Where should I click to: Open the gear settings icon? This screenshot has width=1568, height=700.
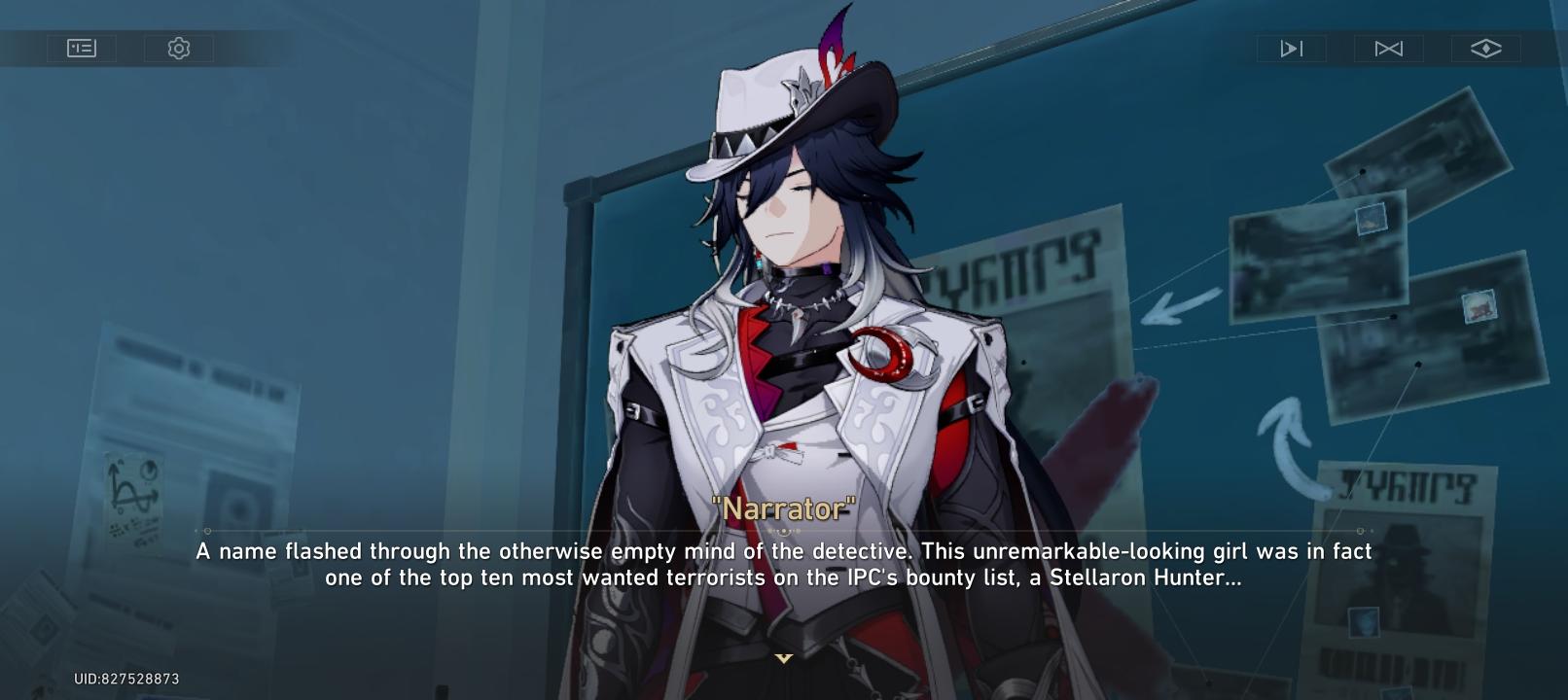point(179,48)
